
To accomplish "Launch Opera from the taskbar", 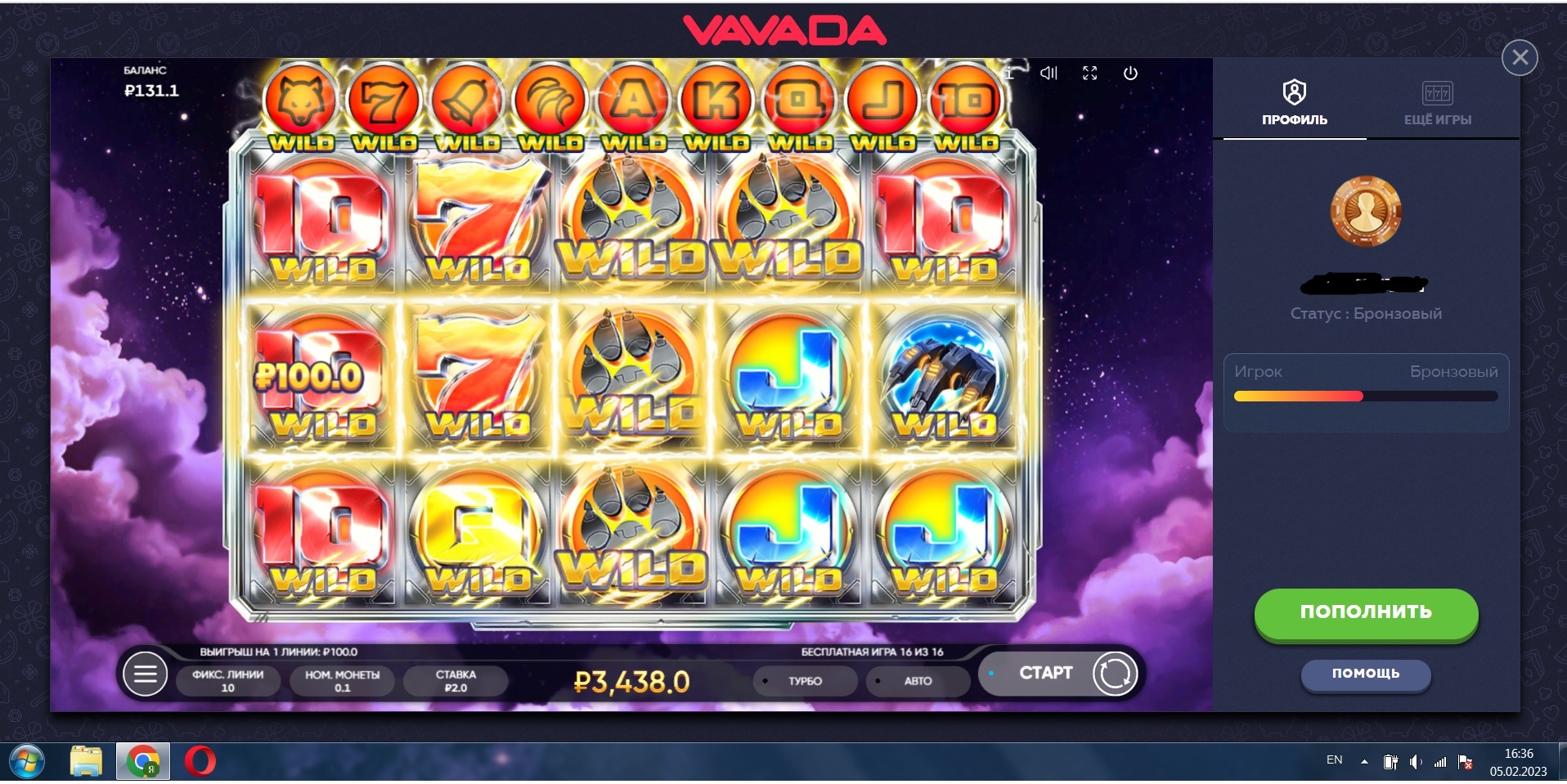I will click(x=200, y=762).
